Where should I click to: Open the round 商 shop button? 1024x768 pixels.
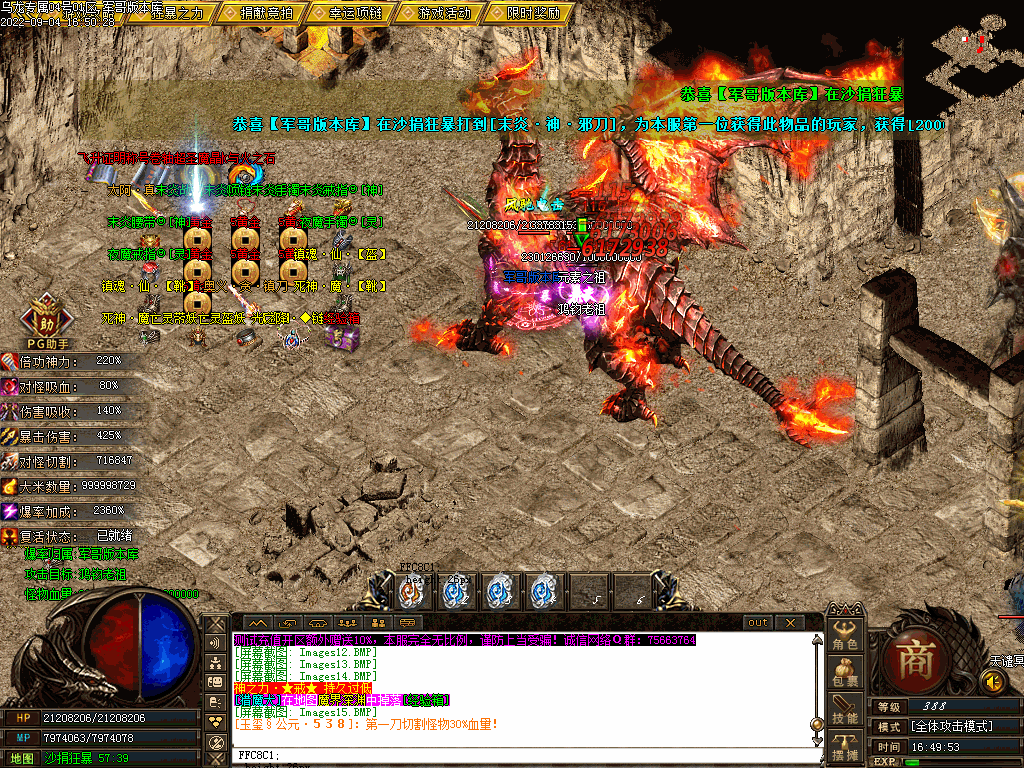(914, 657)
